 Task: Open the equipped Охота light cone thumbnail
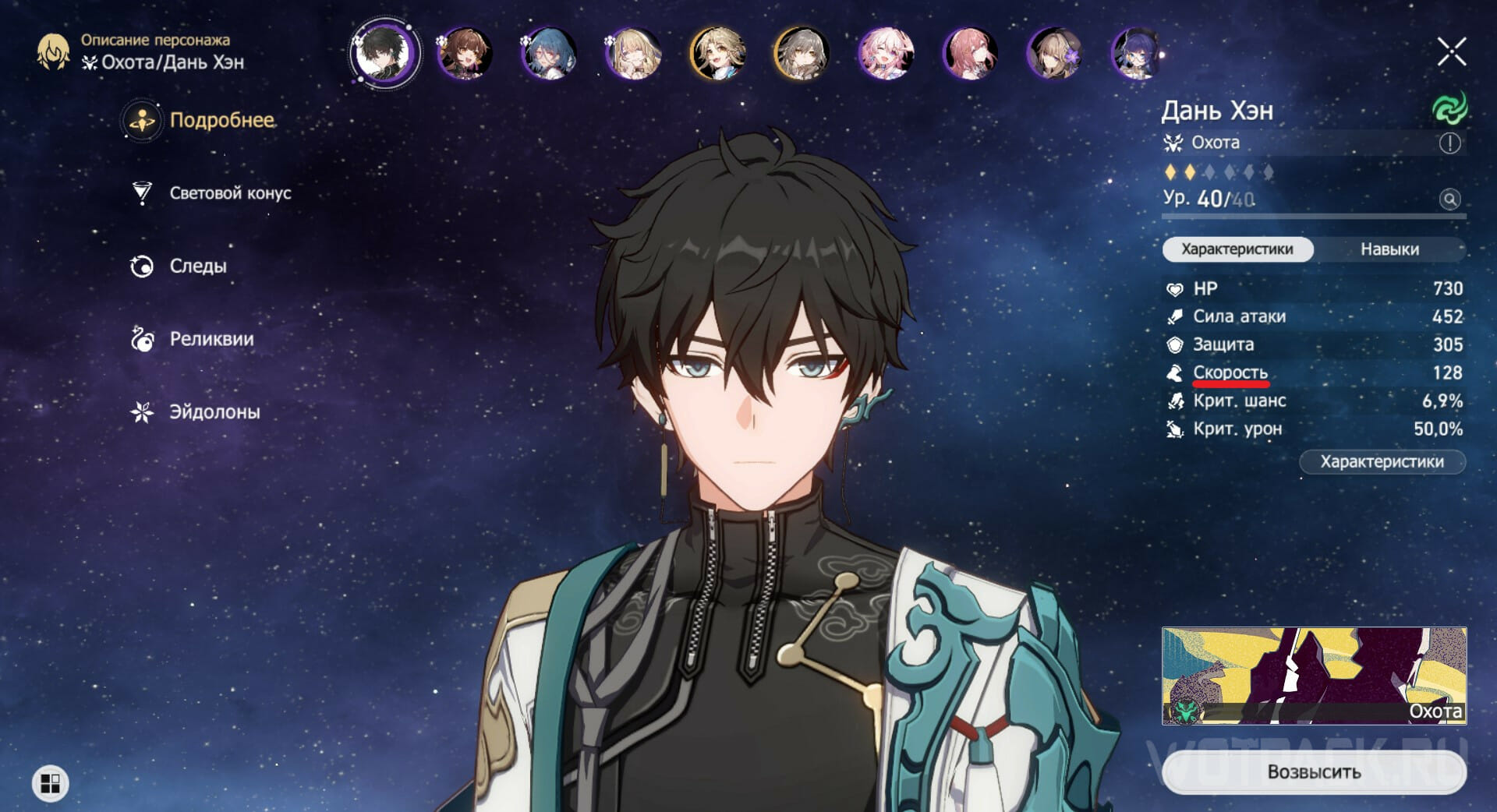click(1314, 676)
